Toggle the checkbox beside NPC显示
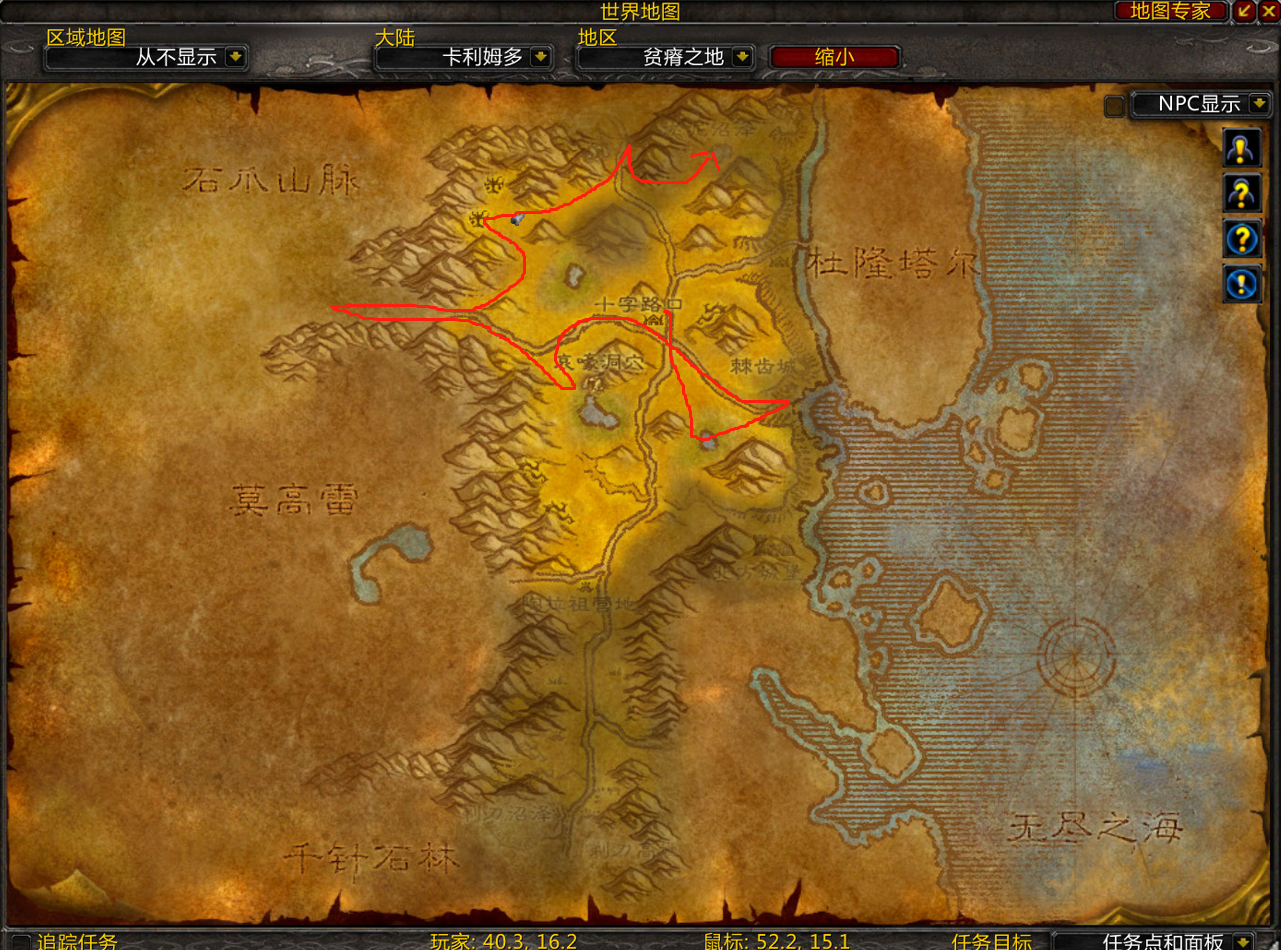Image resolution: width=1281 pixels, height=950 pixels. pos(1114,106)
